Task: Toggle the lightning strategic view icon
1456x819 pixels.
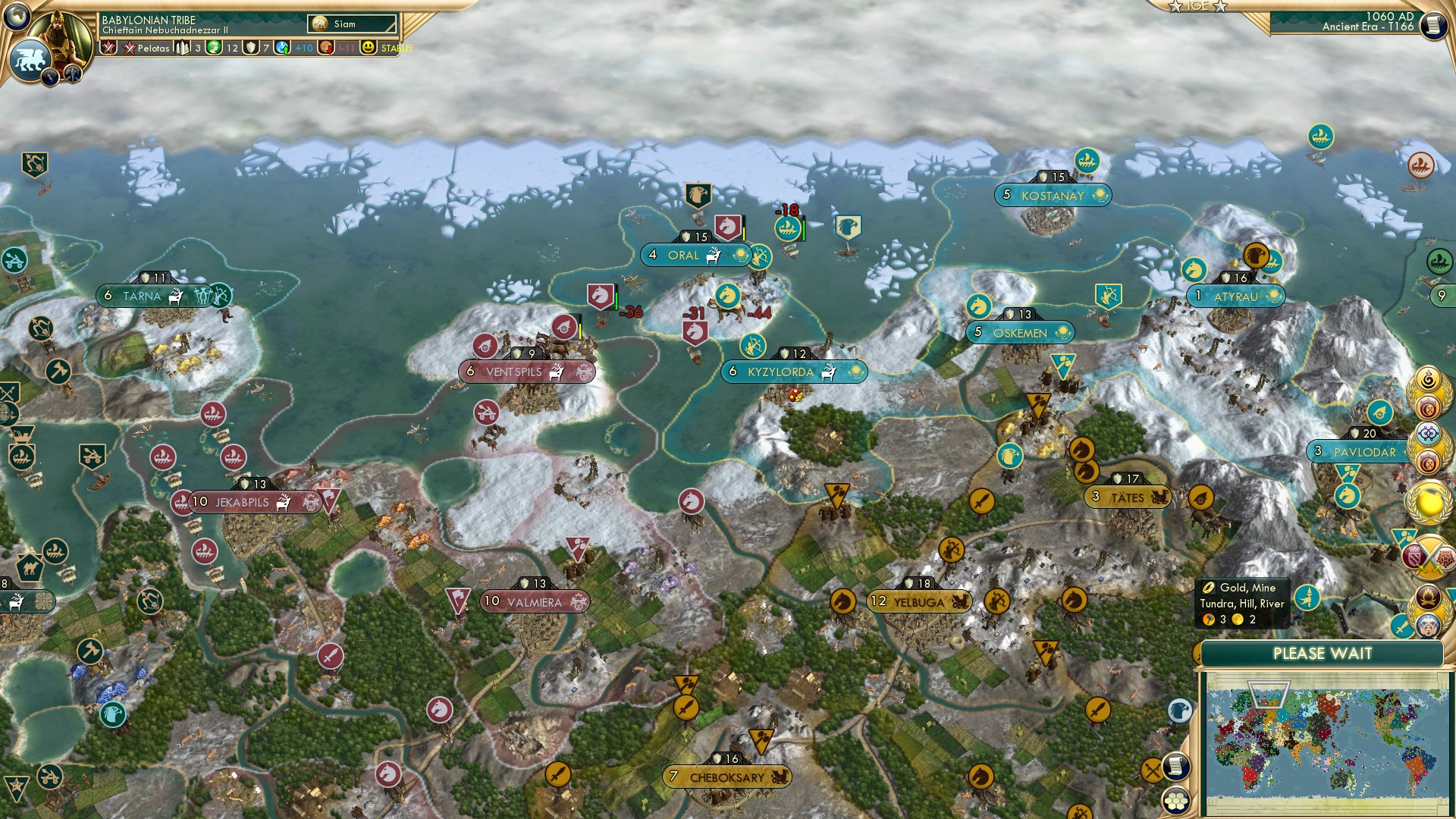Action: (50, 74)
